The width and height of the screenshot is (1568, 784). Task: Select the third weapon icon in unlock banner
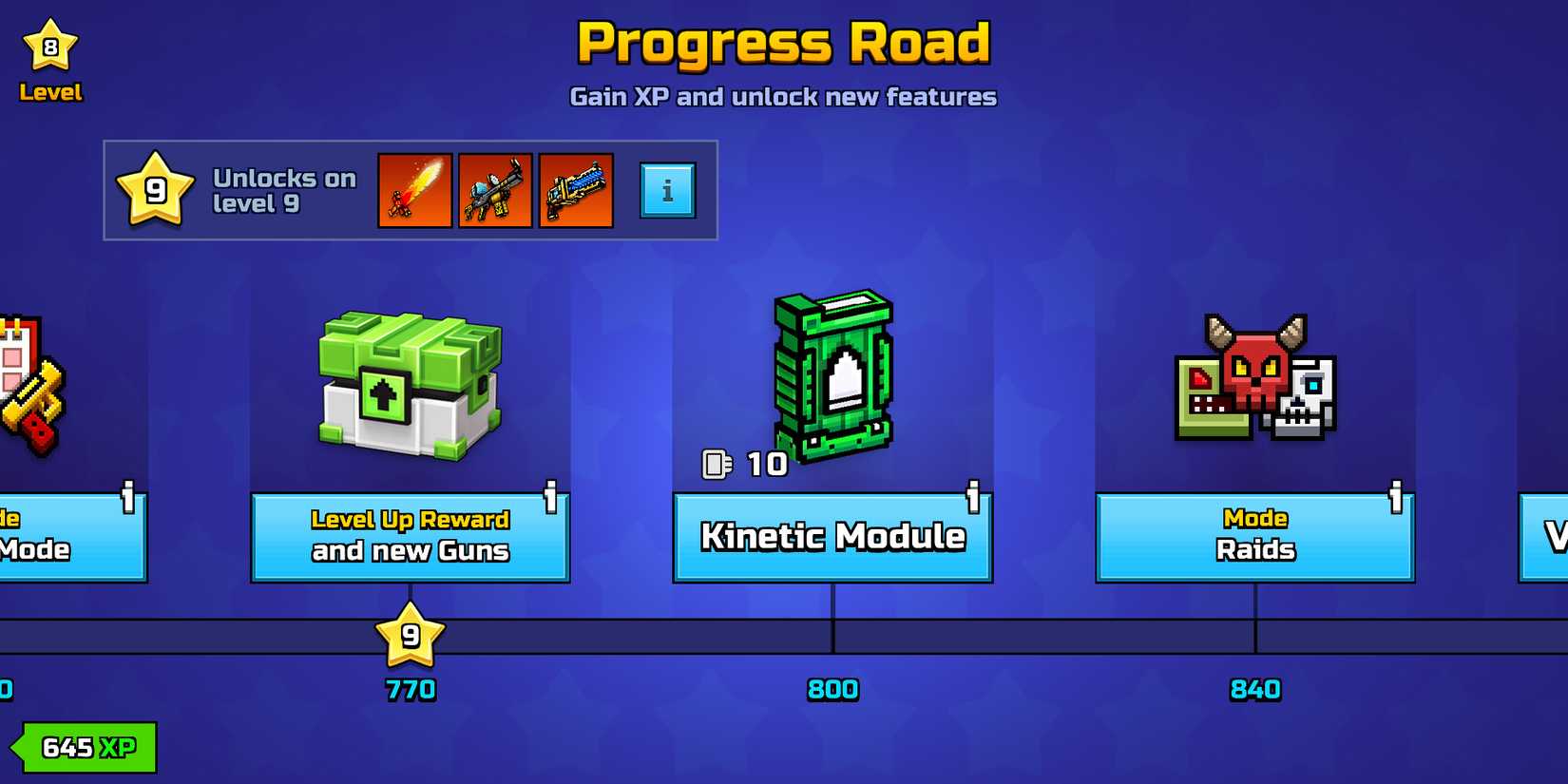576,189
